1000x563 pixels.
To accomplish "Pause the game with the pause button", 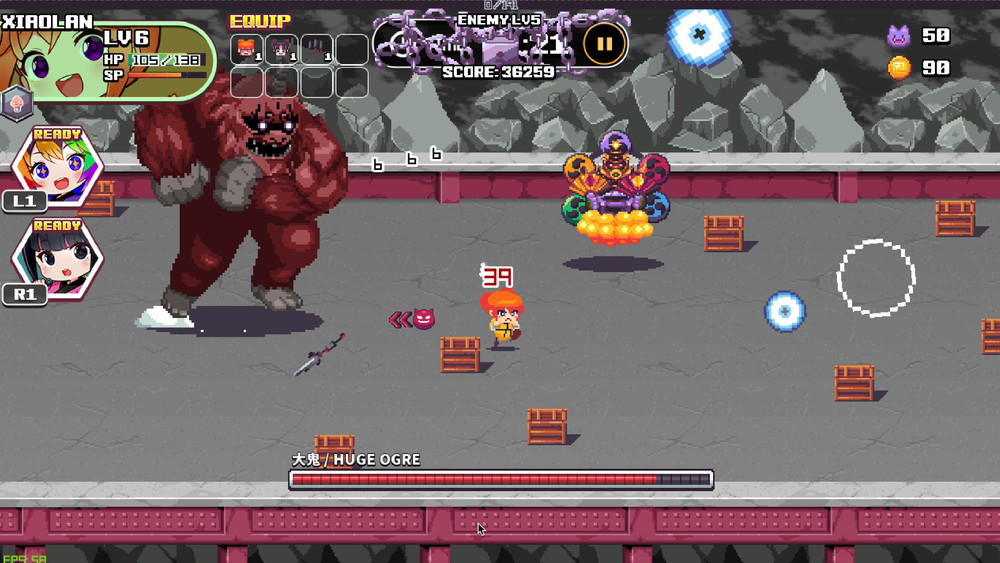I will (x=604, y=43).
